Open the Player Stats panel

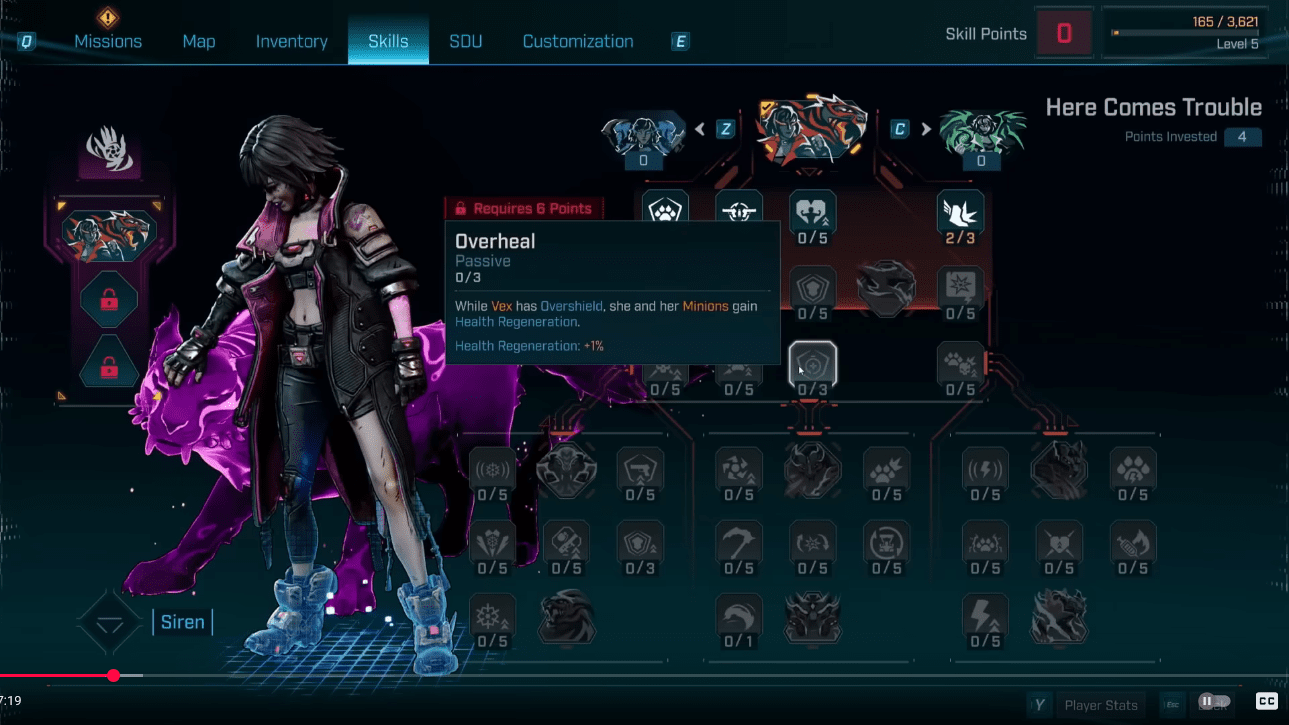tap(1100, 705)
